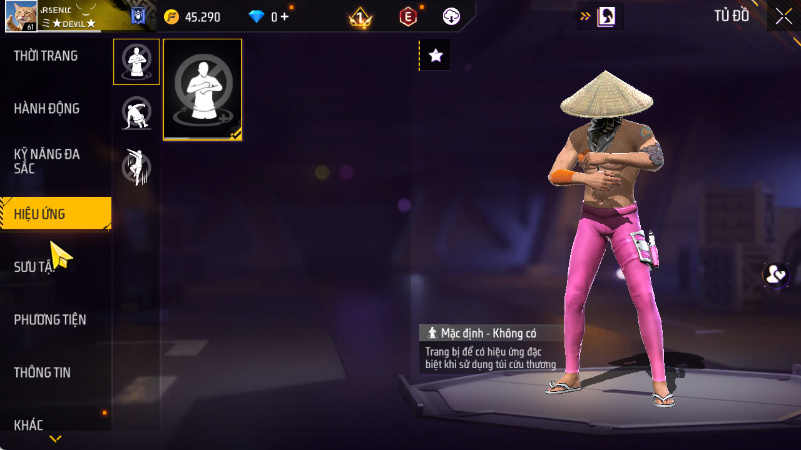Click the cloud download icon
This screenshot has height=450, width=801.
pos(451,16)
